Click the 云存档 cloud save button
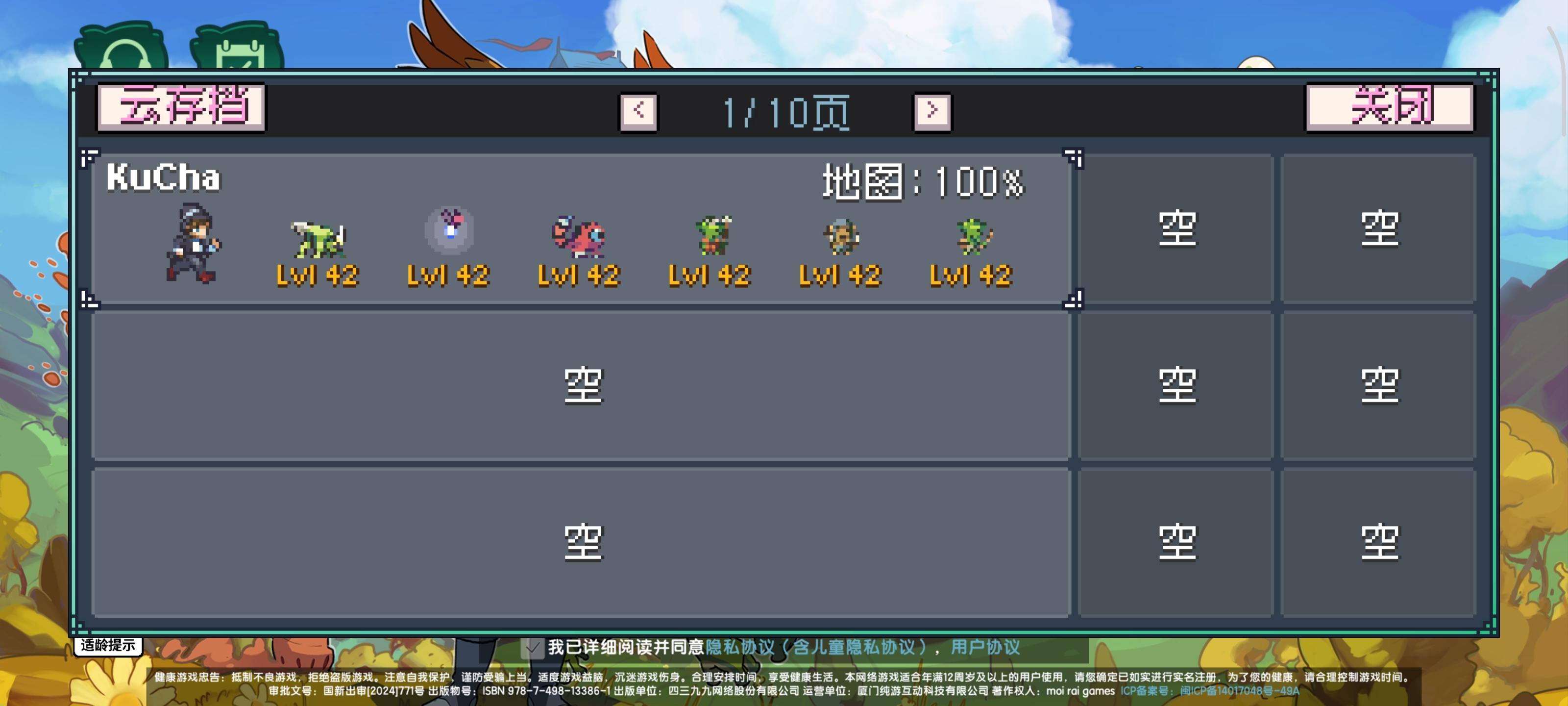1568x706 pixels. click(x=181, y=108)
